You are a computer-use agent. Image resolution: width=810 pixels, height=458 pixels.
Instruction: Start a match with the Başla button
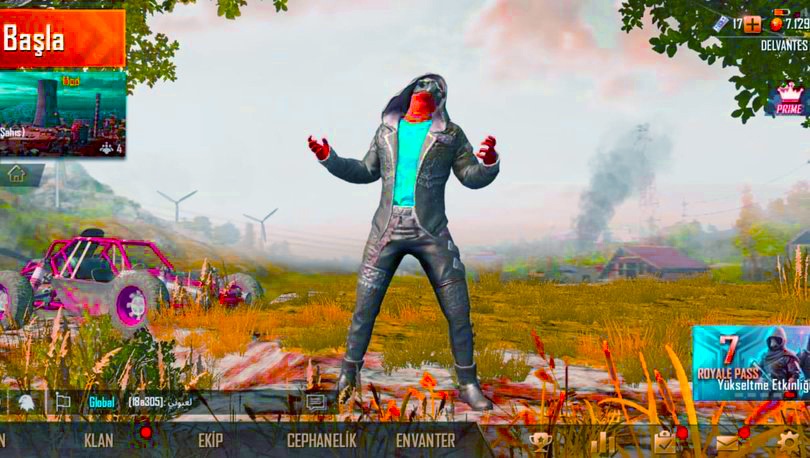pos(62,39)
